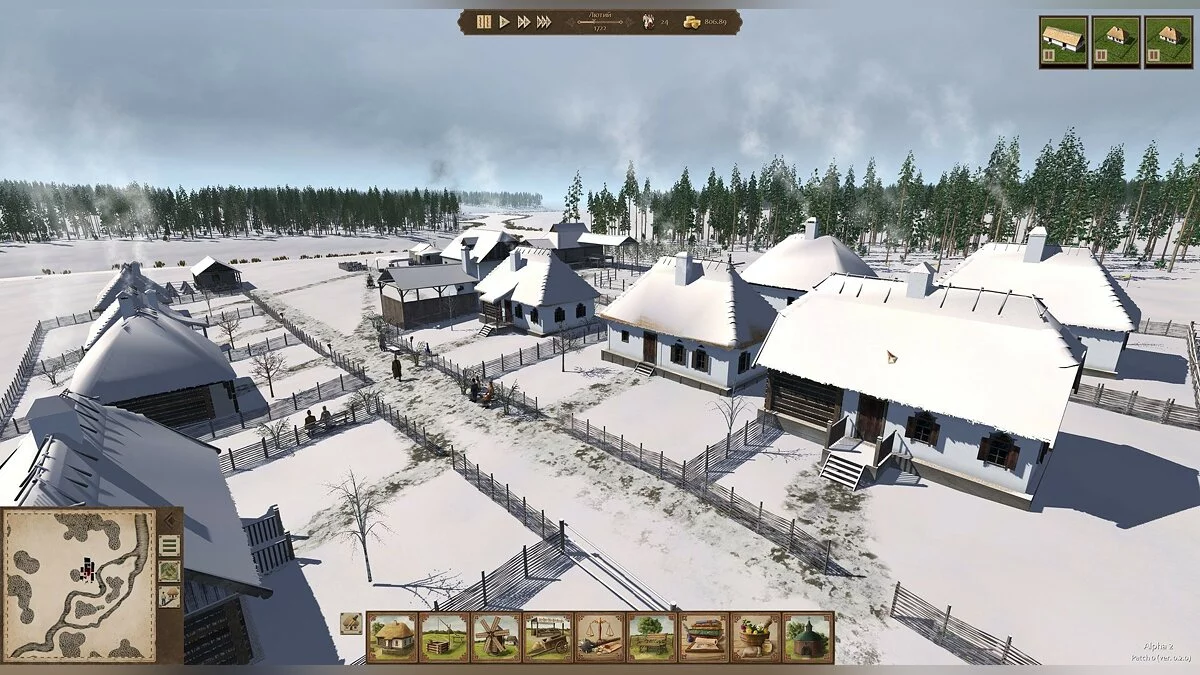Screen dimensions: 1200x675
Task: Choose the windmill building category
Action: pyautogui.click(x=496, y=637)
